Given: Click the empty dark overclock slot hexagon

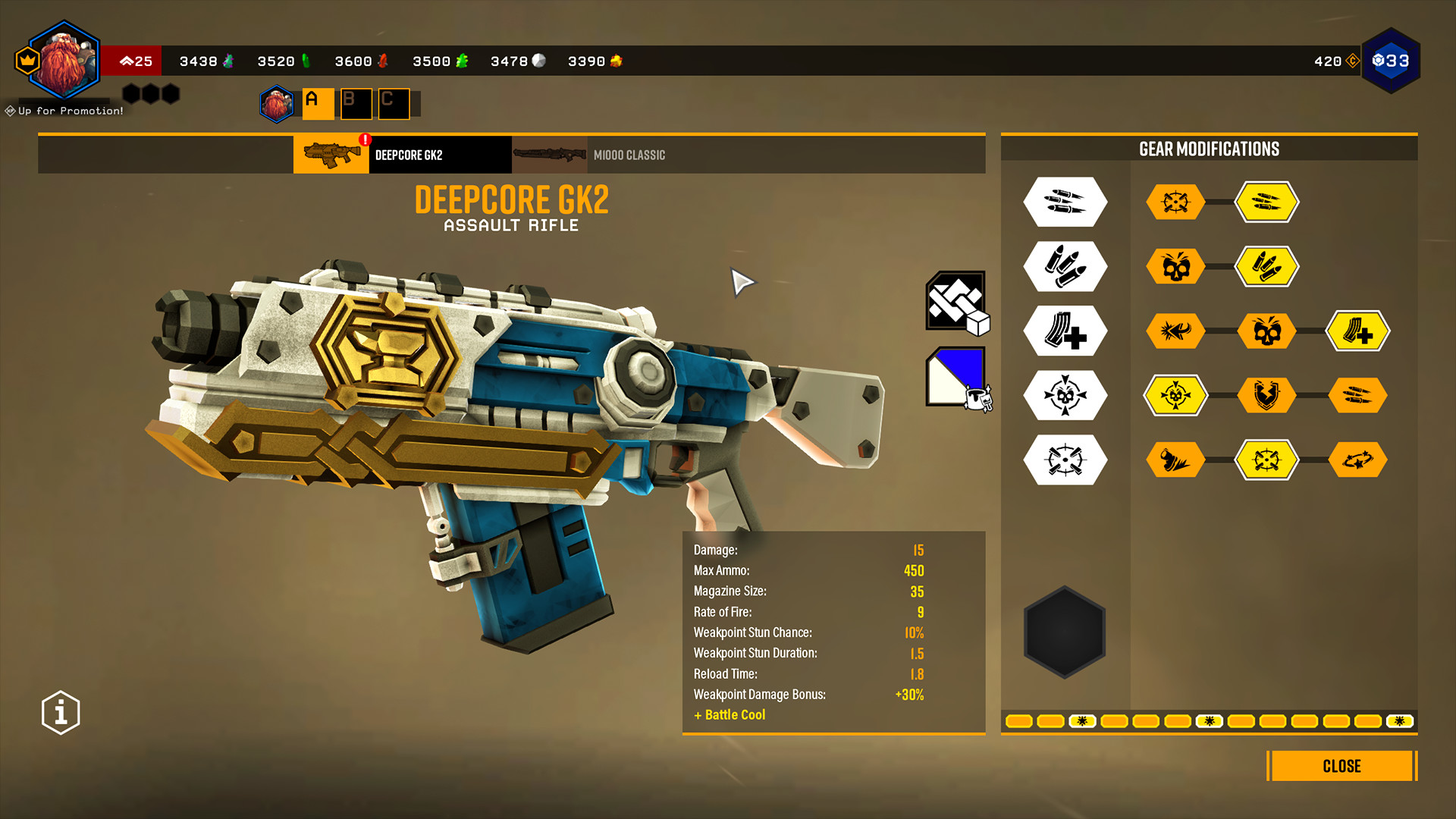Looking at the screenshot, I should (x=1063, y=632).
